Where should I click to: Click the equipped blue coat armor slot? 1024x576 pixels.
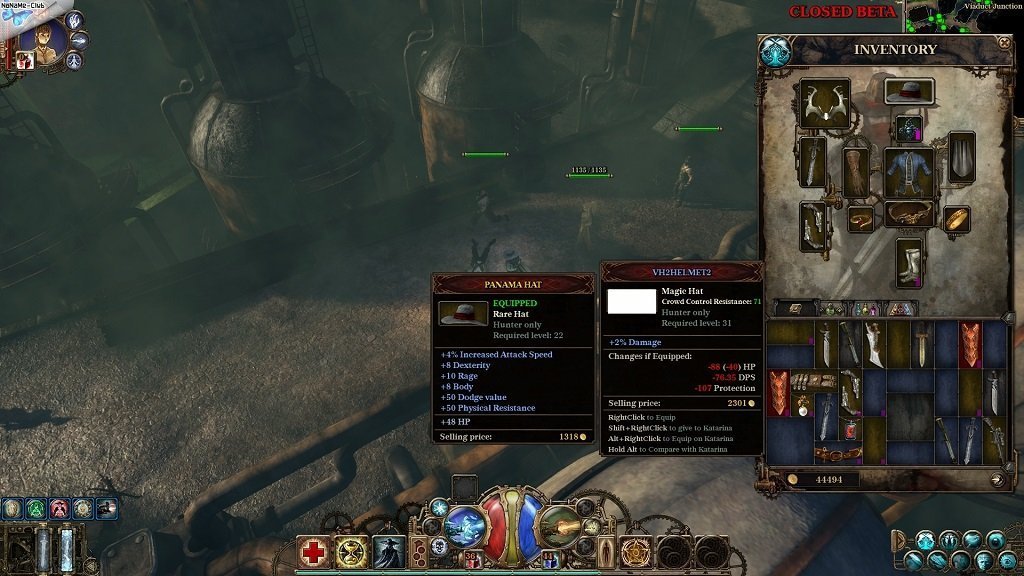909,171
